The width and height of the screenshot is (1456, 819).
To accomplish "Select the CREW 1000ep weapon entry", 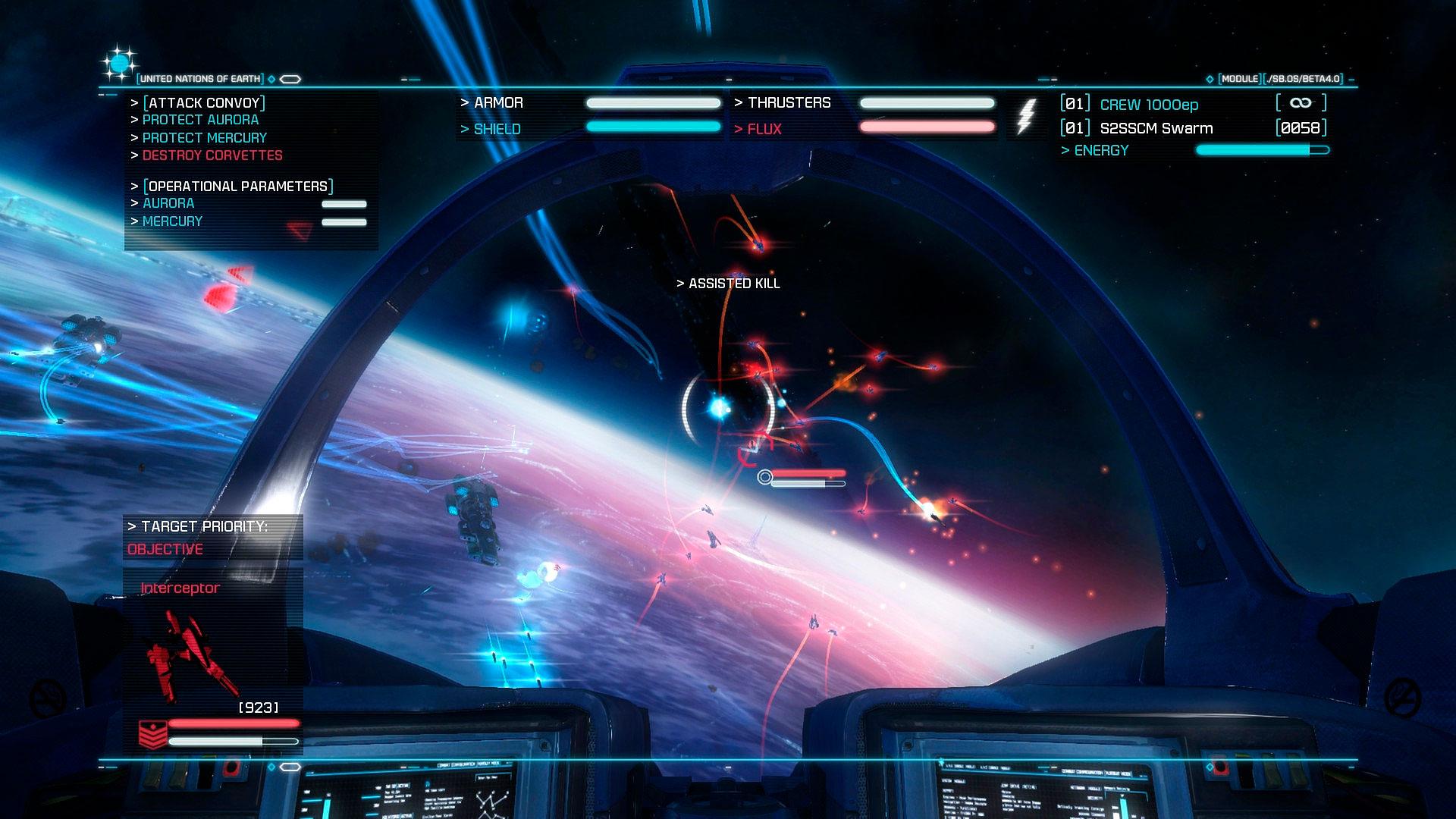I will [1149, 105].
